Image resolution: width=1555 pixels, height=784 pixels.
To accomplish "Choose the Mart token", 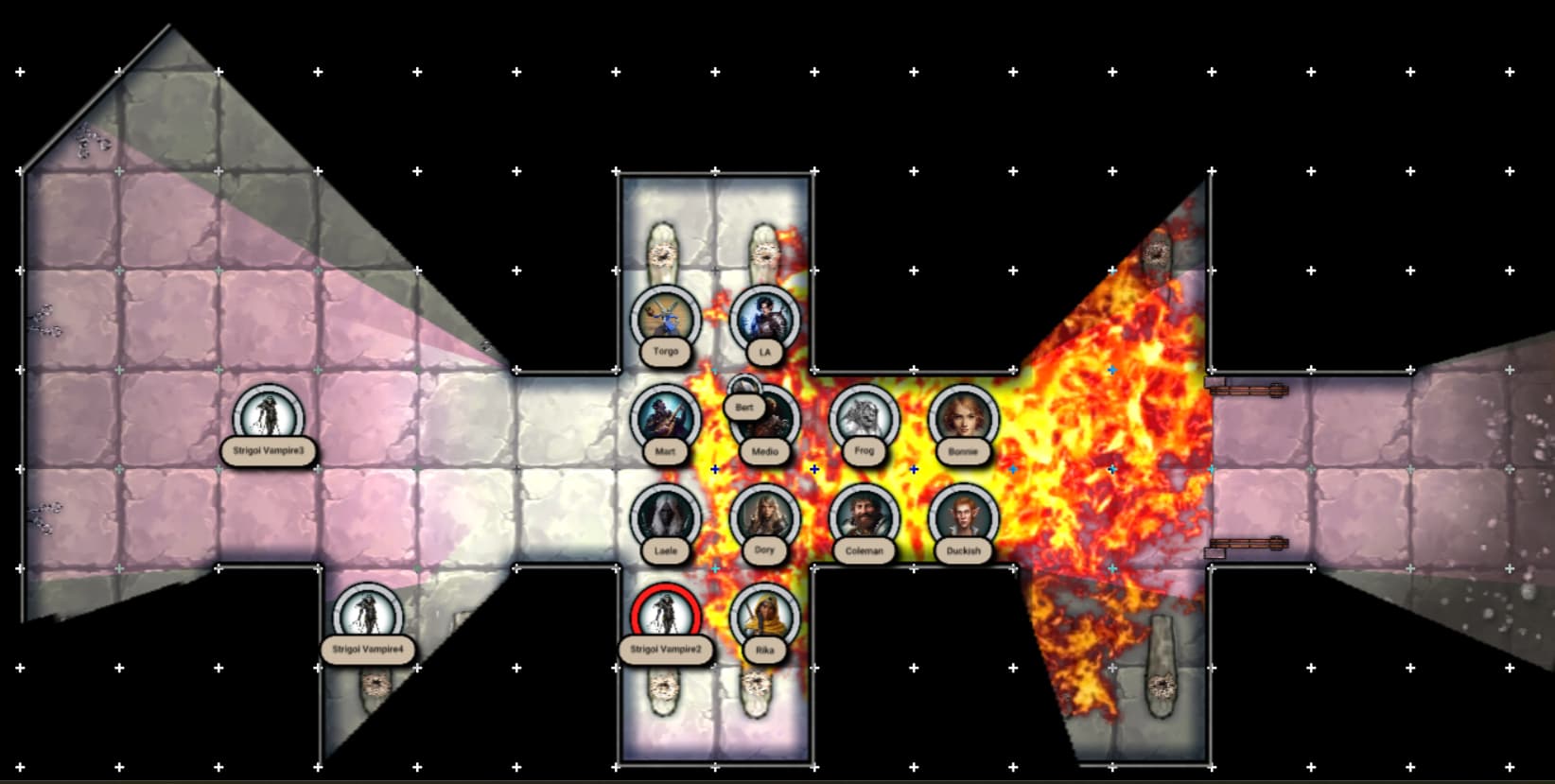I will [x=666, y=418].
